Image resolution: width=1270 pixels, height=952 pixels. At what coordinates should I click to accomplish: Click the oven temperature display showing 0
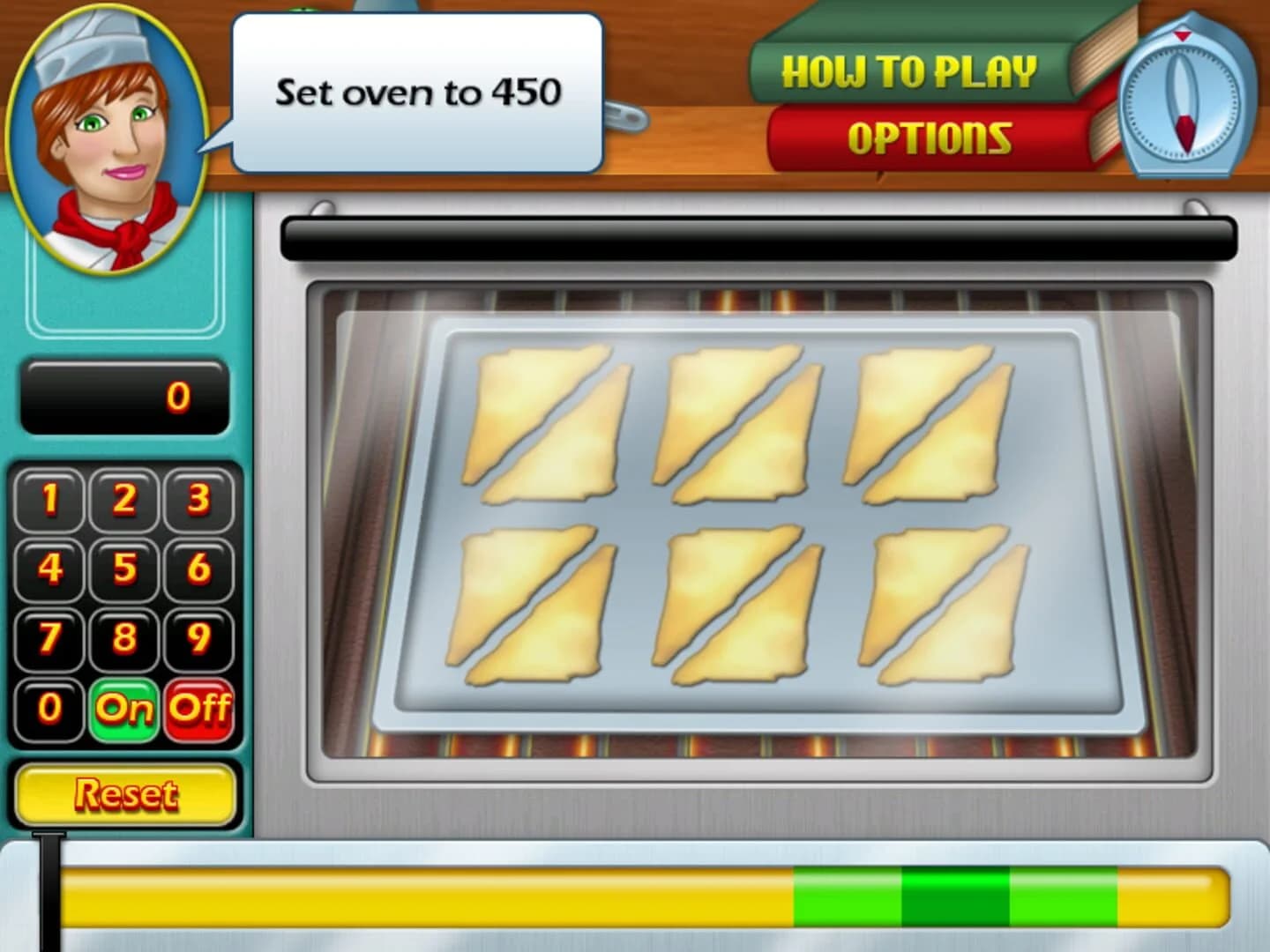click(126, 395)
